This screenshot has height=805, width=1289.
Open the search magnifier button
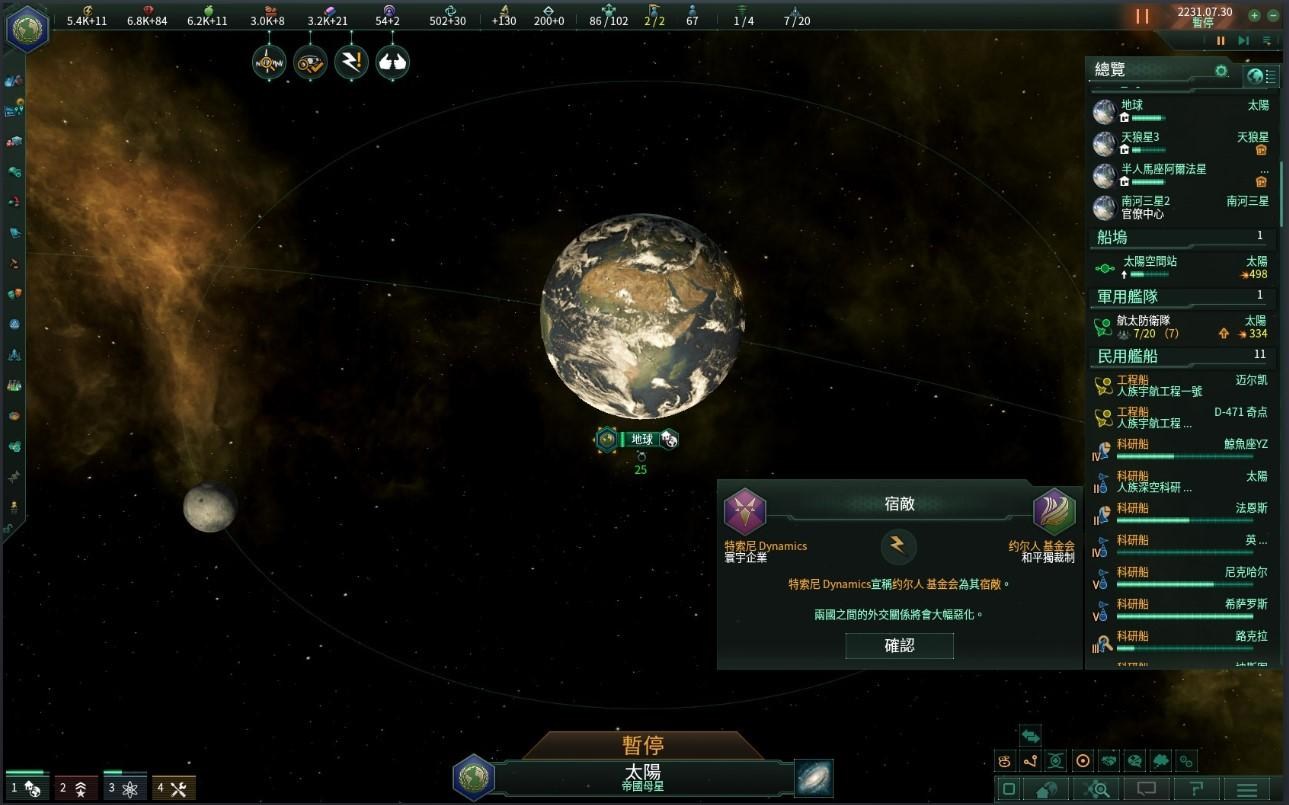[1097, 790]
